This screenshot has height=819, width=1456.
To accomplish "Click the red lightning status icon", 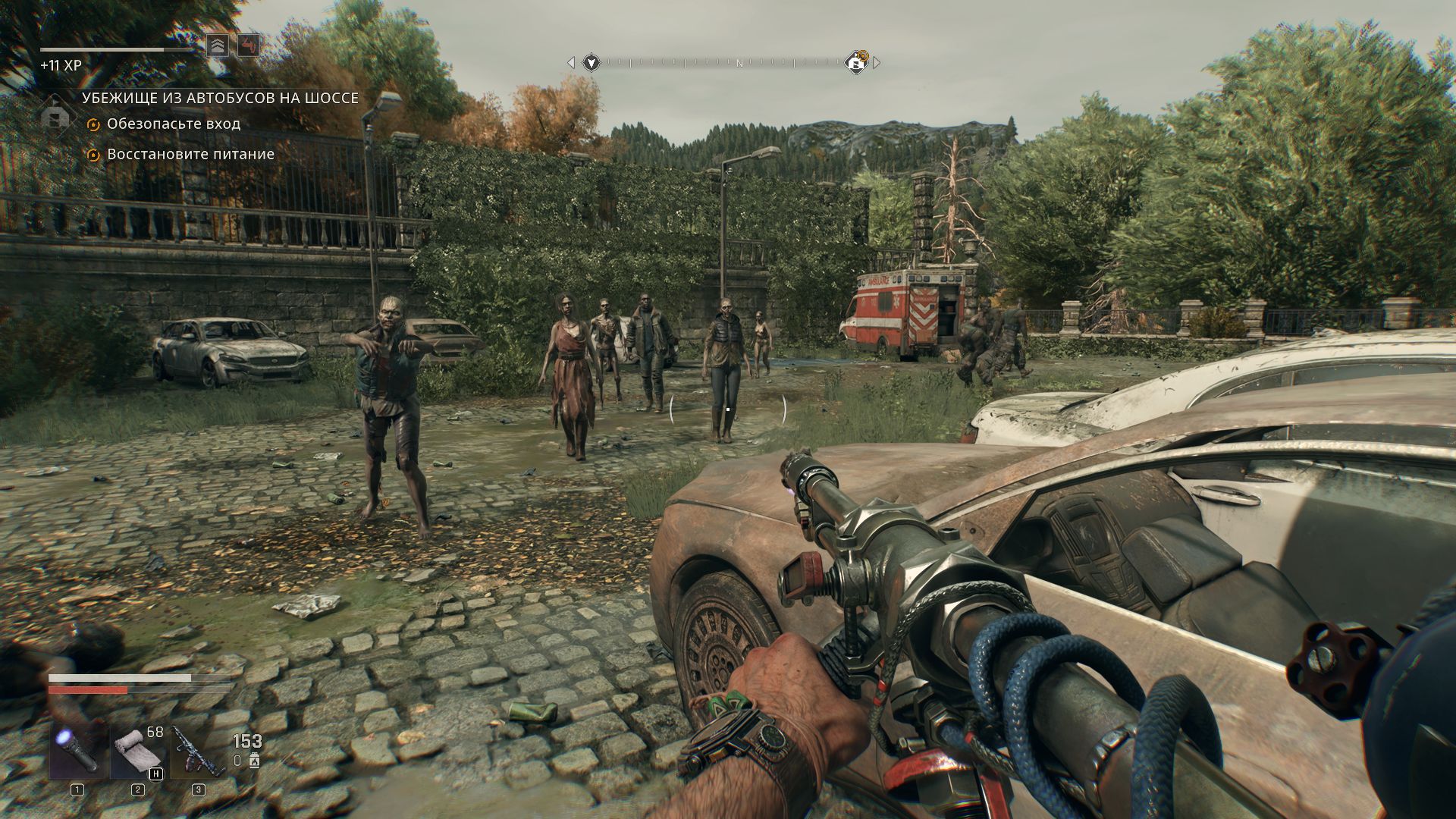I will [248, 46].
